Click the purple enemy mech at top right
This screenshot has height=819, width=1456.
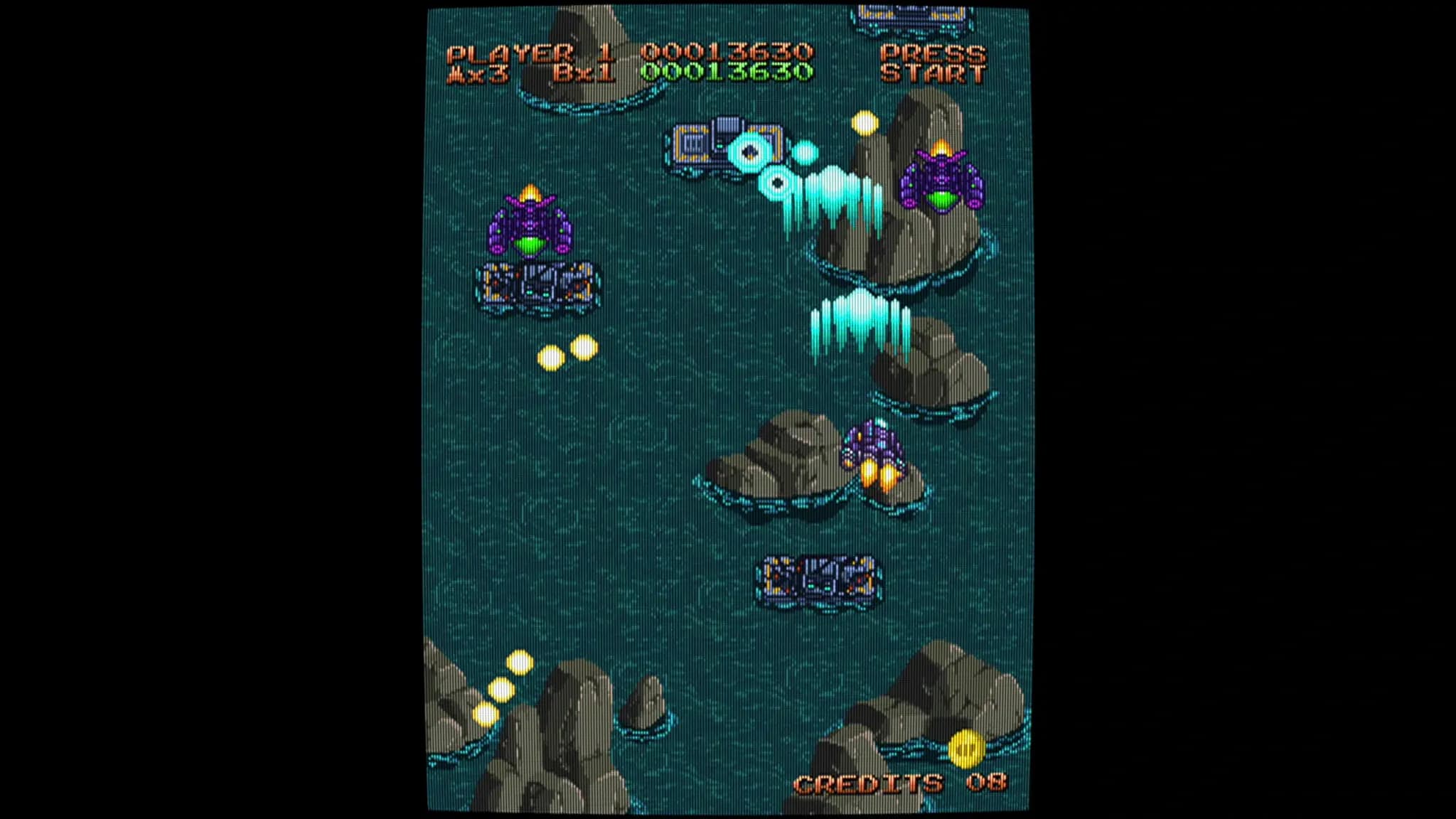(942, 181)
